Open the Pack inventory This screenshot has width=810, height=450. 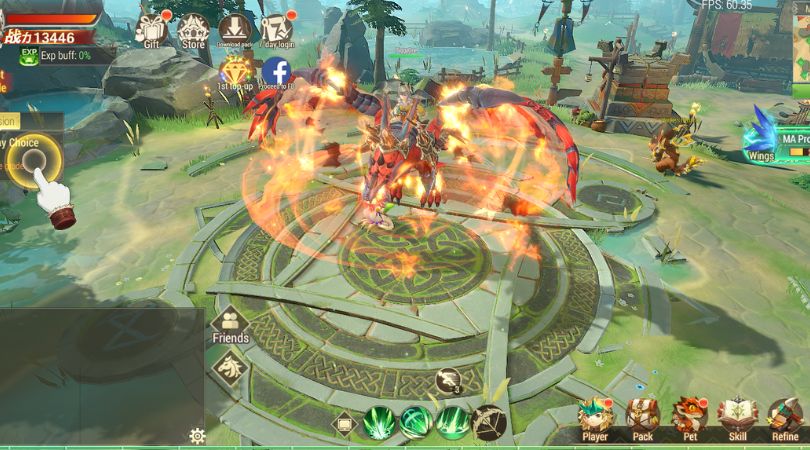[642, 417]
